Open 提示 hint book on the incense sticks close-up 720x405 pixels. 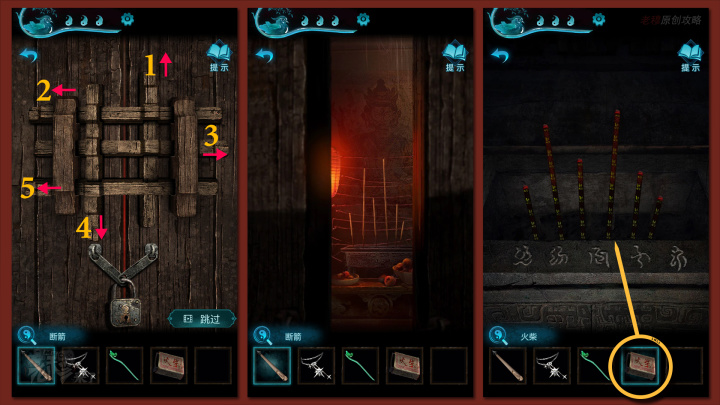[690, 55]
